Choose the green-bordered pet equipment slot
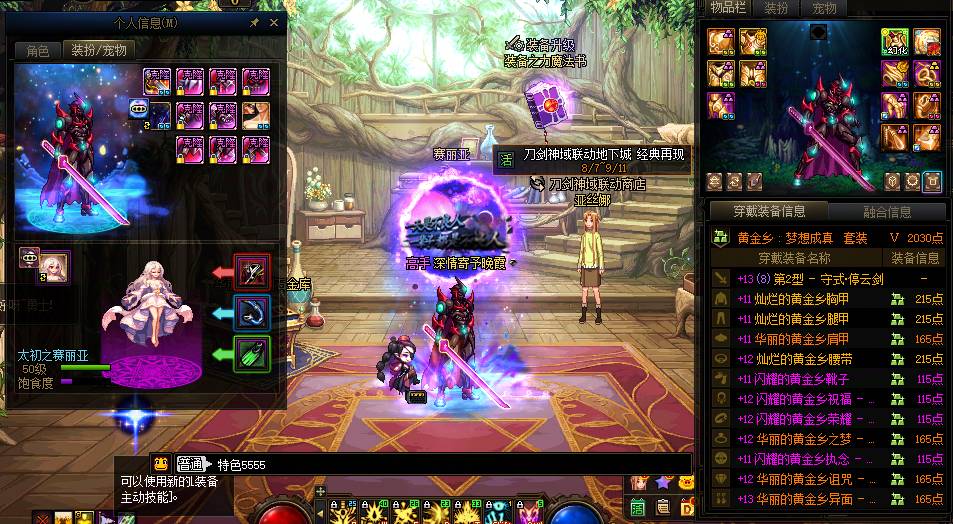 [x=250, y=353]
